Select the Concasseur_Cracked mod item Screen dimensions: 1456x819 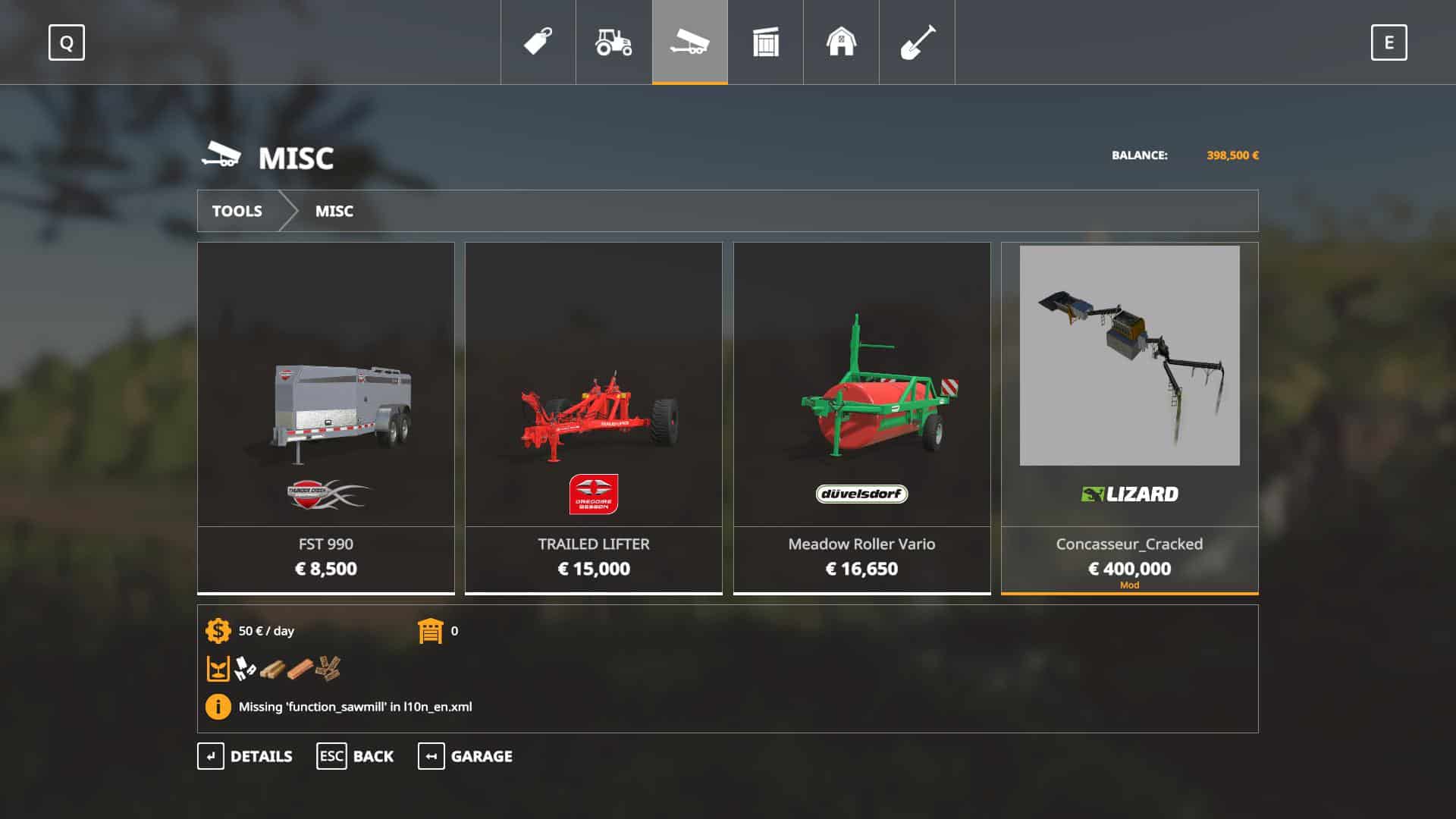click(x=1129, y=417)
